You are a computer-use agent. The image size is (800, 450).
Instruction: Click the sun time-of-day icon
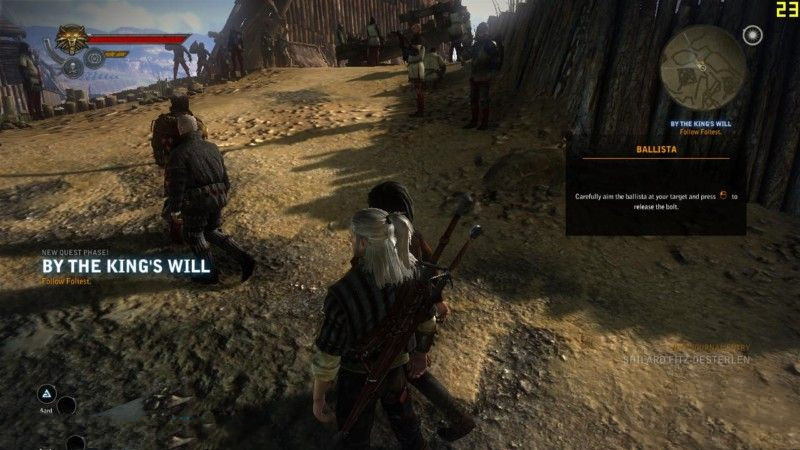click(x=753, y=35)
